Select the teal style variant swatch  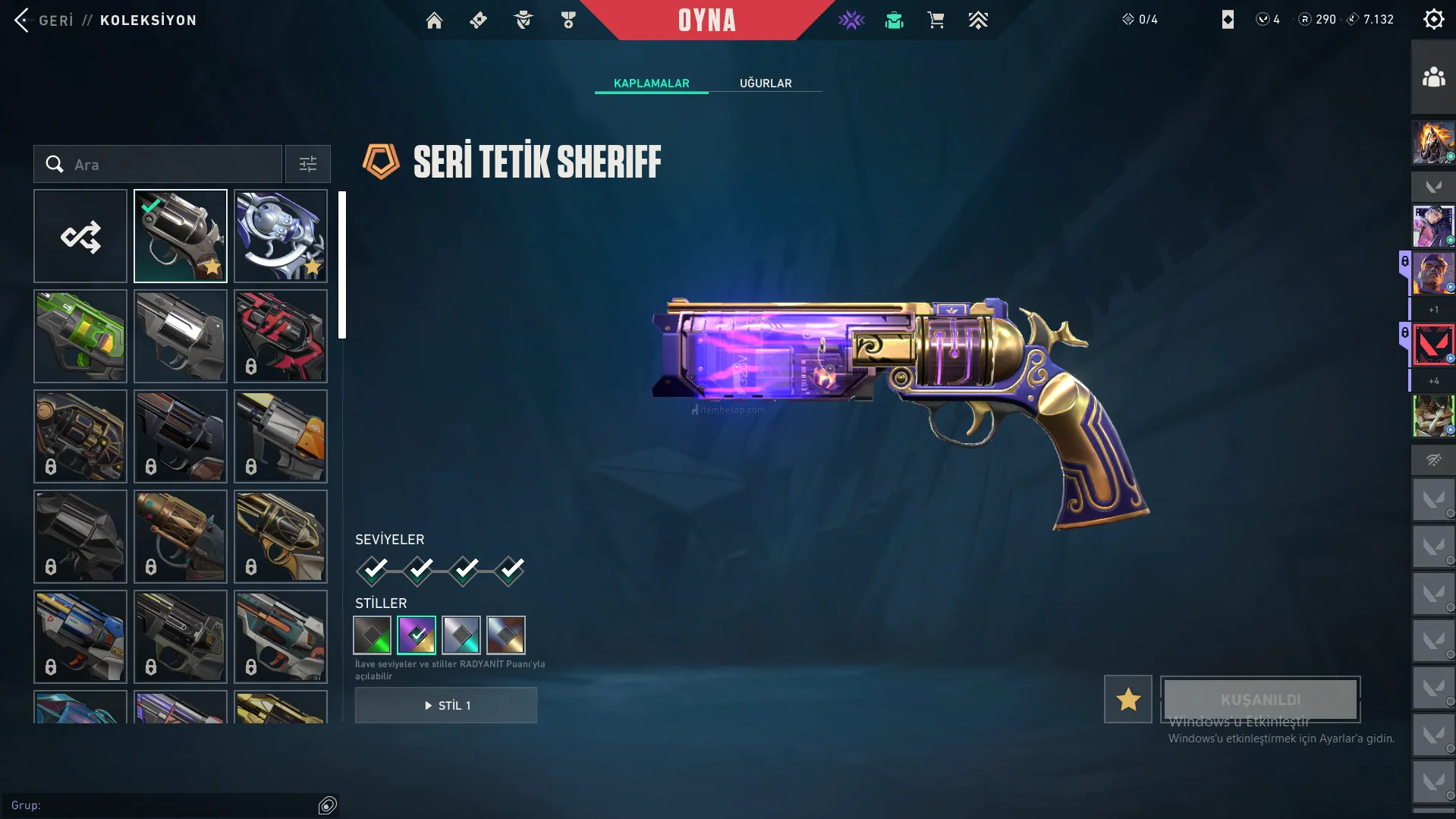click(461, 635)
